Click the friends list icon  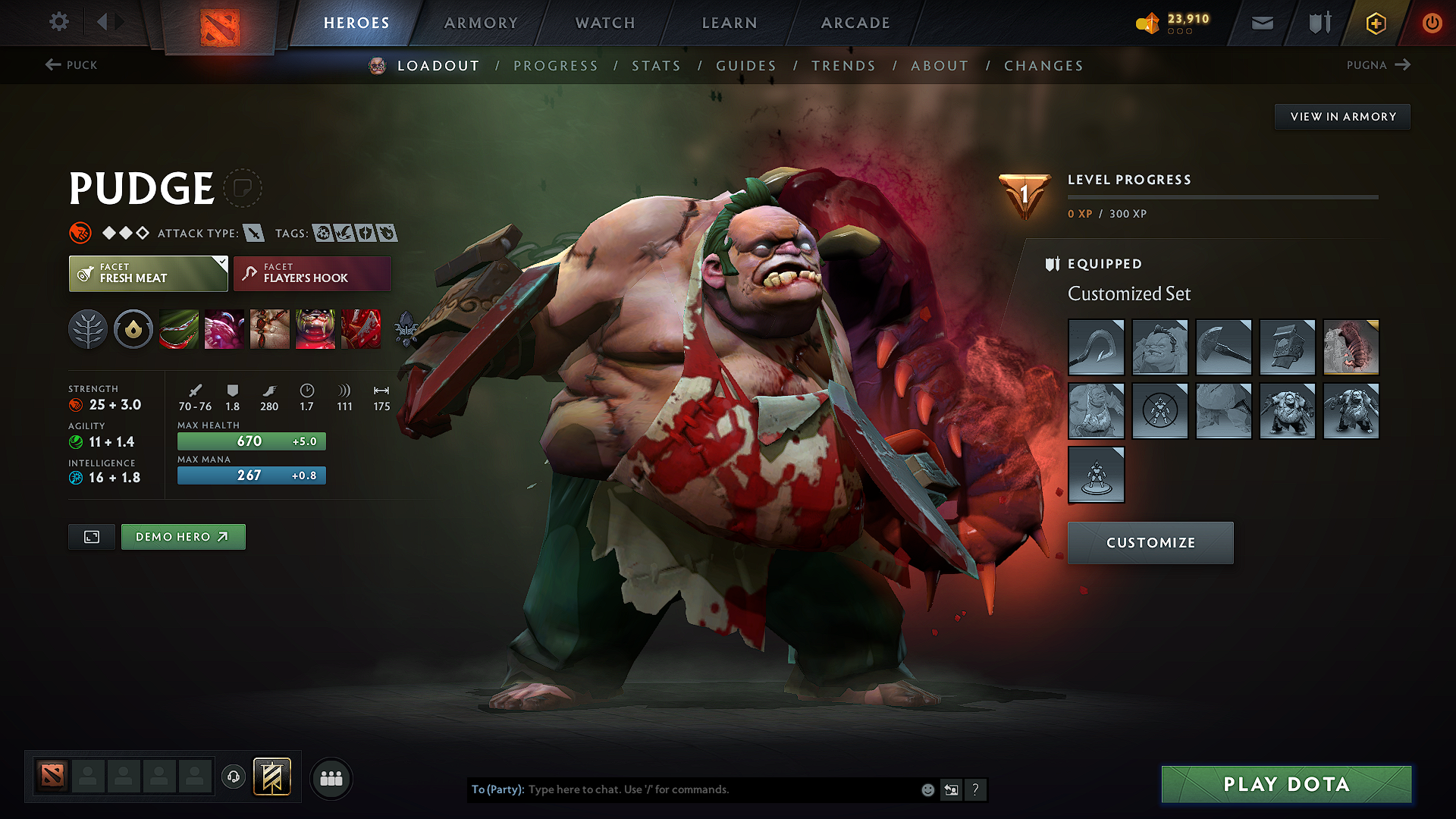click(331, 778)
